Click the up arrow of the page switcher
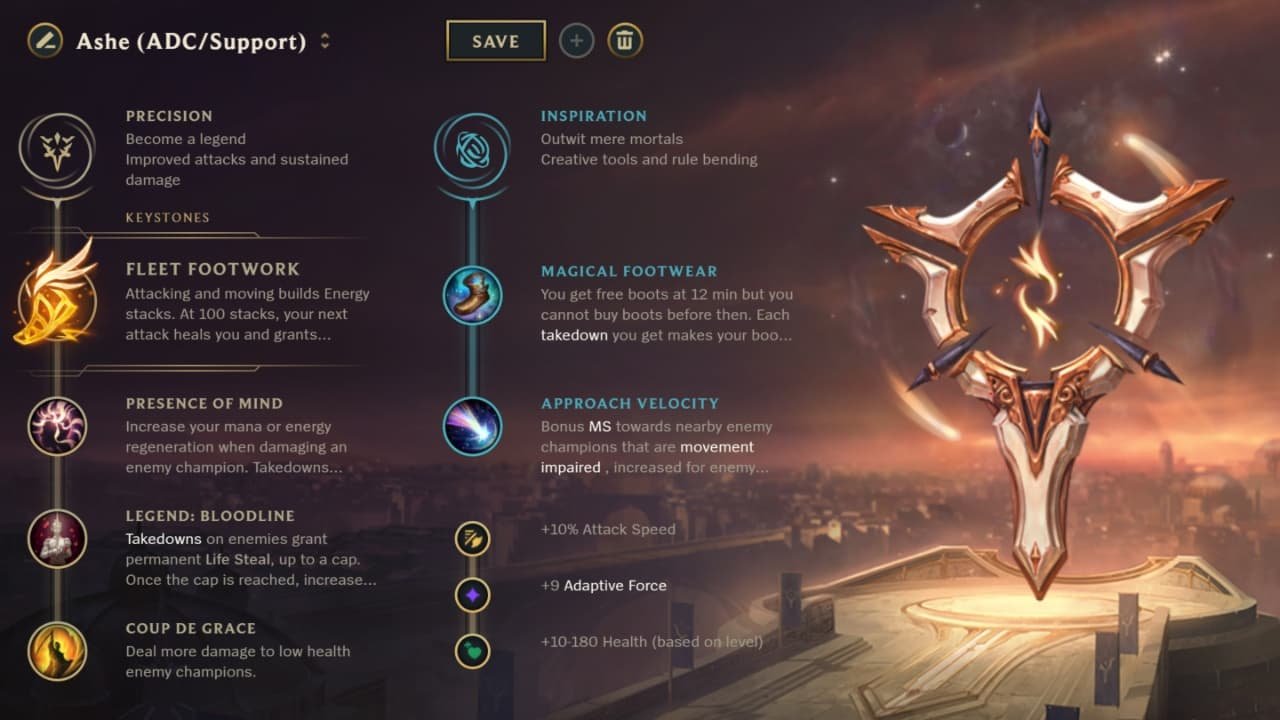Viewport: 1280px width, 720px height. pyautogui.click(x=327, y=37)
